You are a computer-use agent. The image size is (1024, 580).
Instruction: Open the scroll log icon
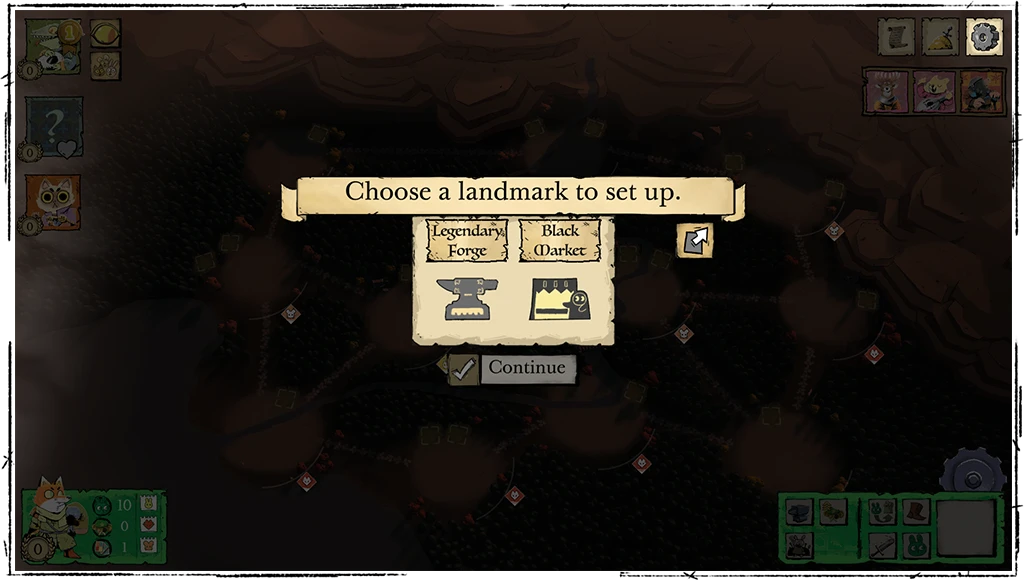click(x=896, y=37)
